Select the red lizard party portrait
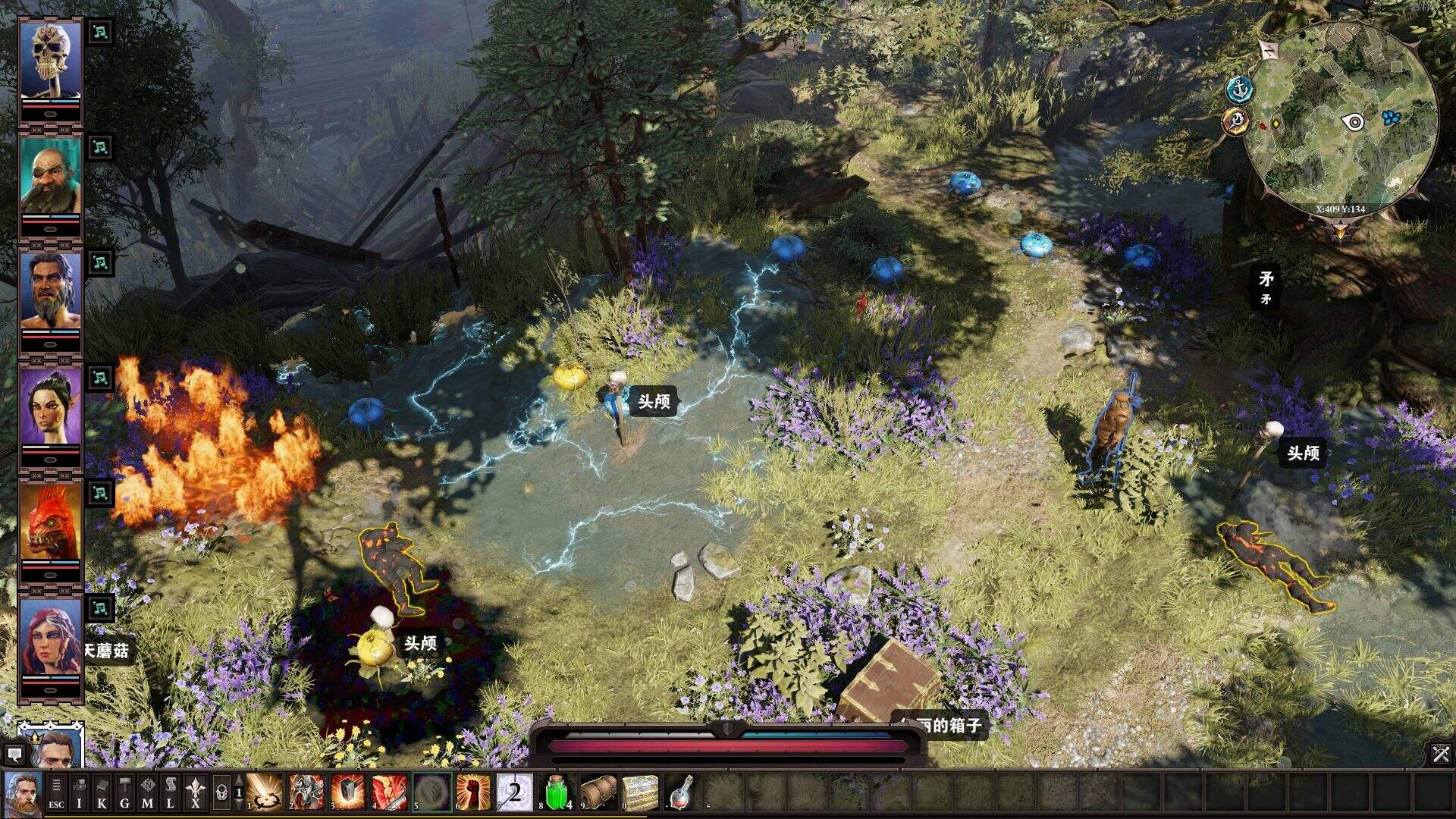 pyautogui.click(x=50, y=523)
